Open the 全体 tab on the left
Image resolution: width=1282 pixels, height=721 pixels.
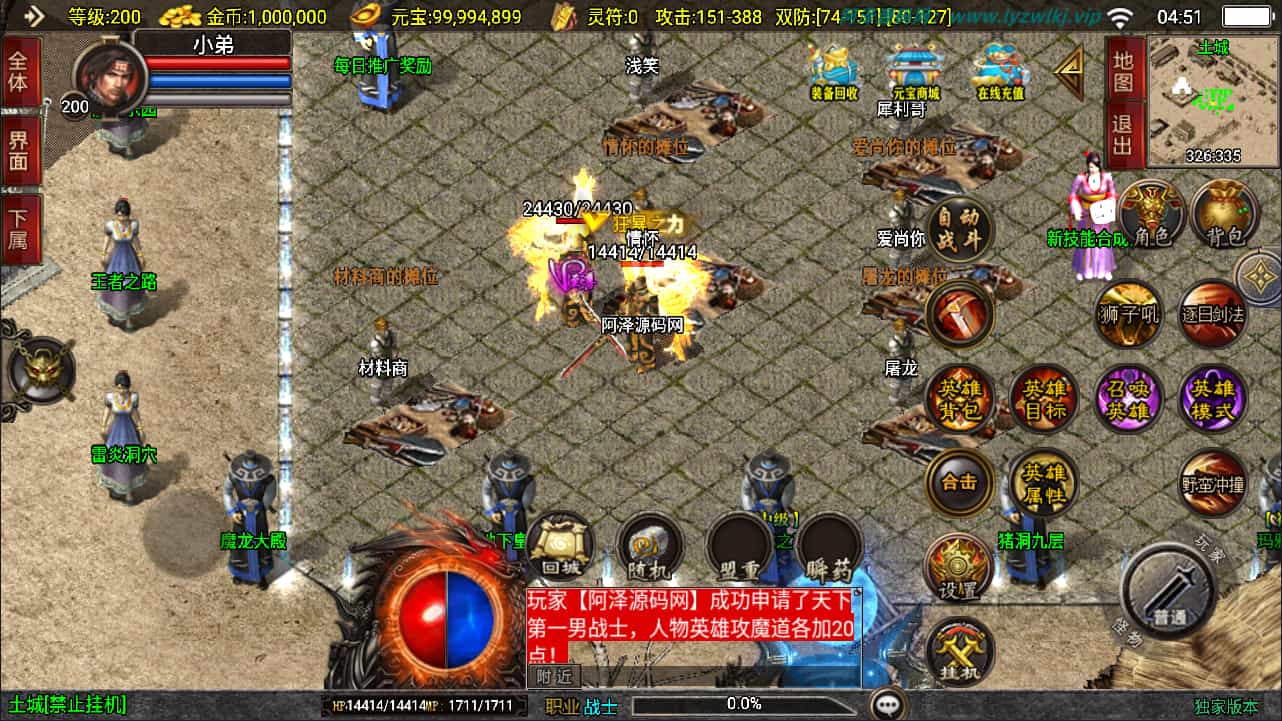coord(19,70)
